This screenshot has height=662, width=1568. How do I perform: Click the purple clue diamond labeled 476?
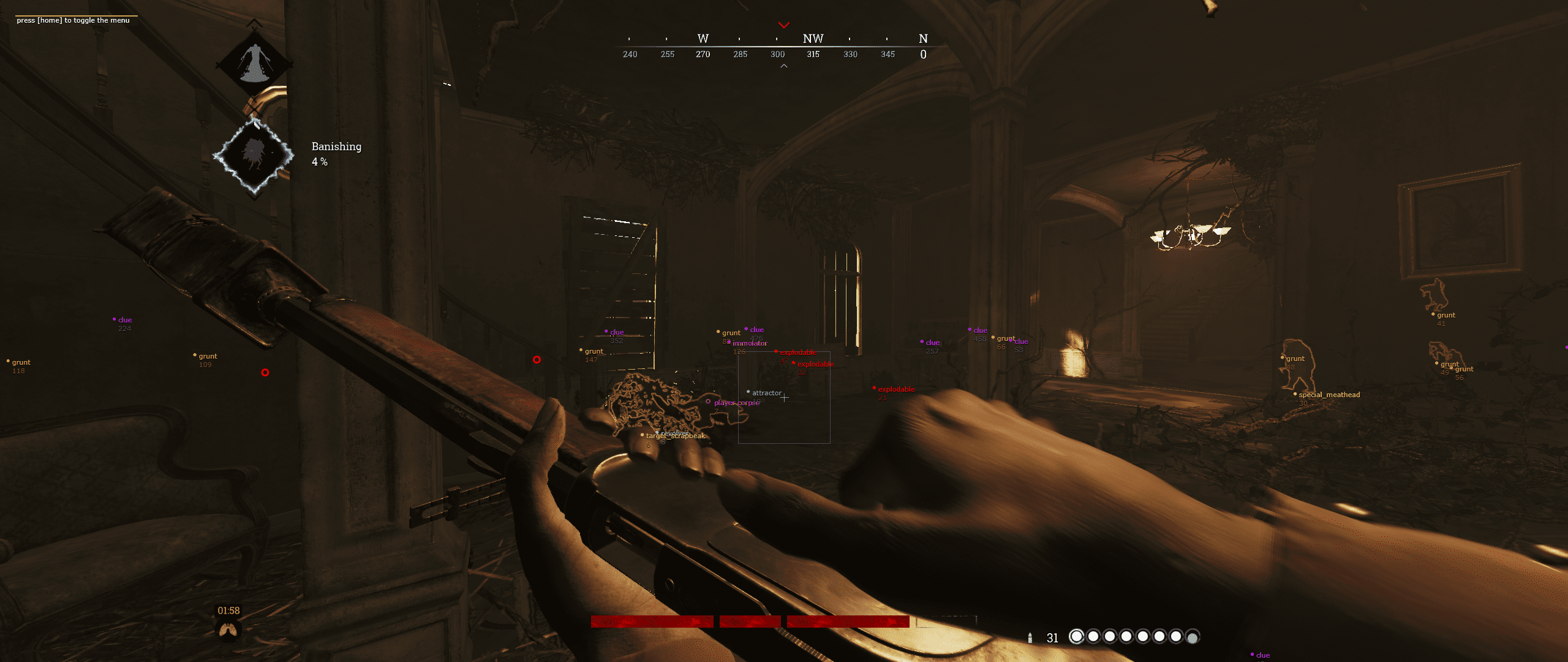pyautogui.click(x=745, y=329)
